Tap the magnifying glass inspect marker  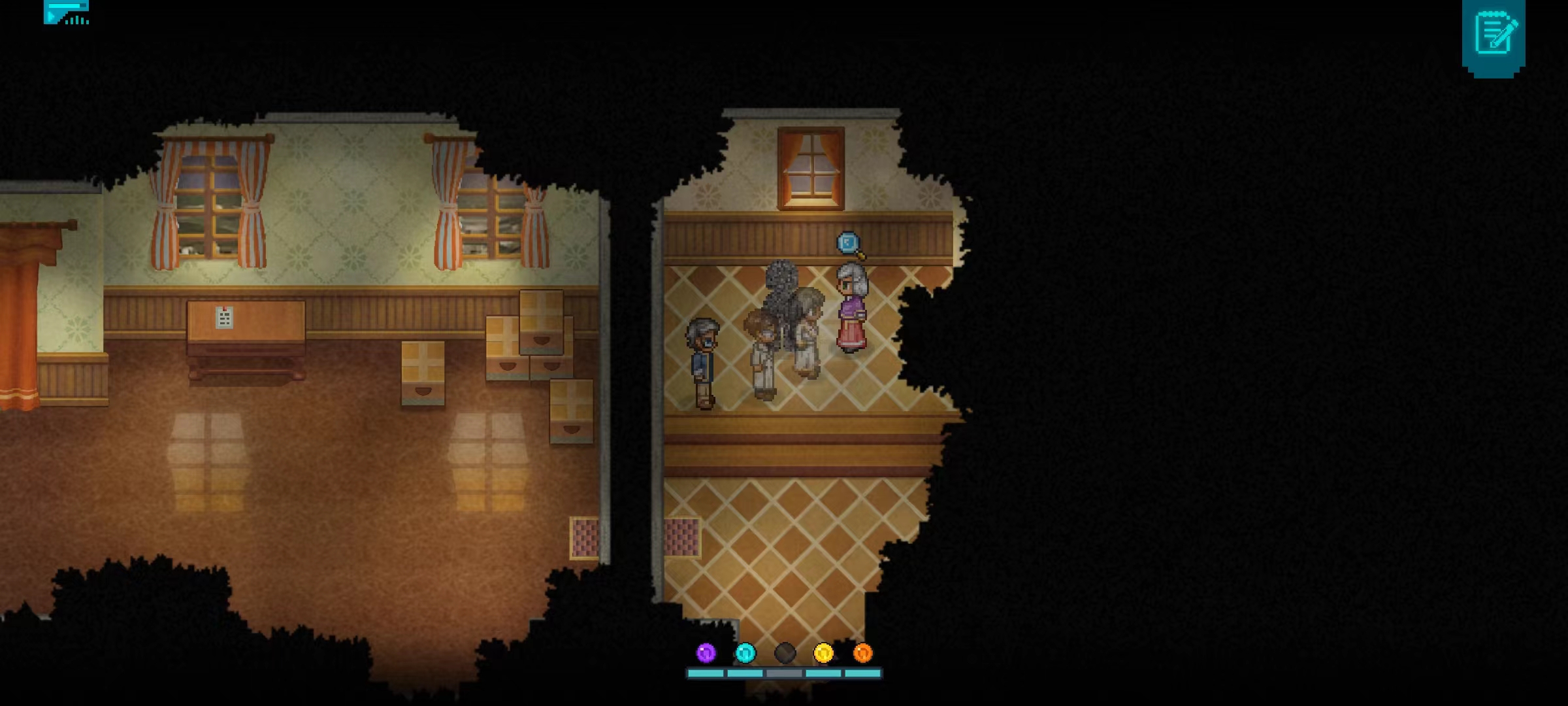point(849,244)
